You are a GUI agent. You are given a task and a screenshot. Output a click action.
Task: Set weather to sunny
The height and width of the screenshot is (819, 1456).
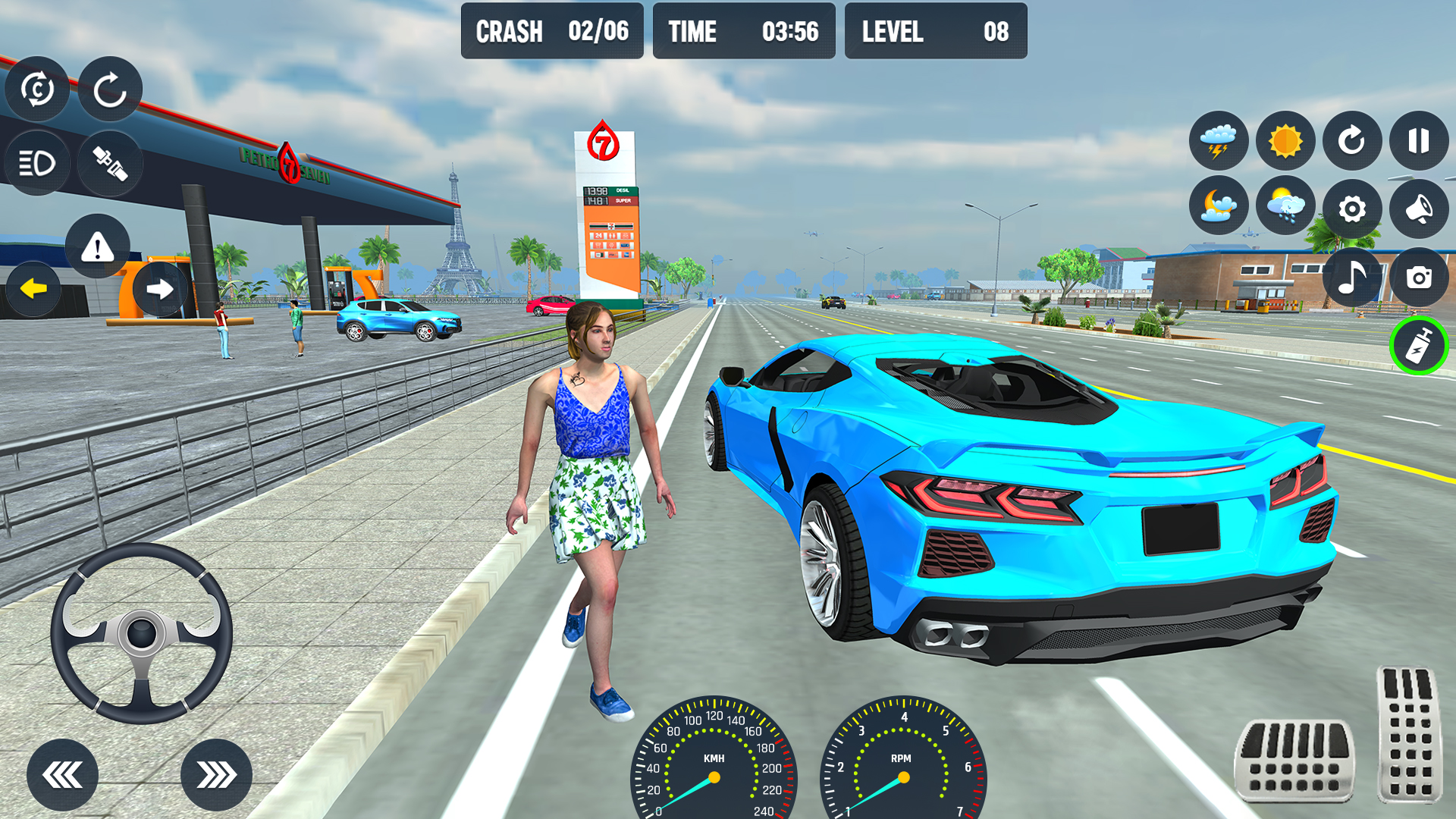[1285, 141]
